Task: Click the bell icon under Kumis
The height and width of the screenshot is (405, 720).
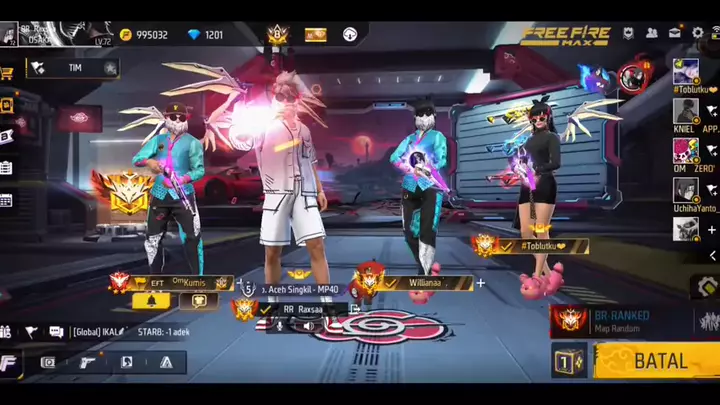Action: point(151,300)
